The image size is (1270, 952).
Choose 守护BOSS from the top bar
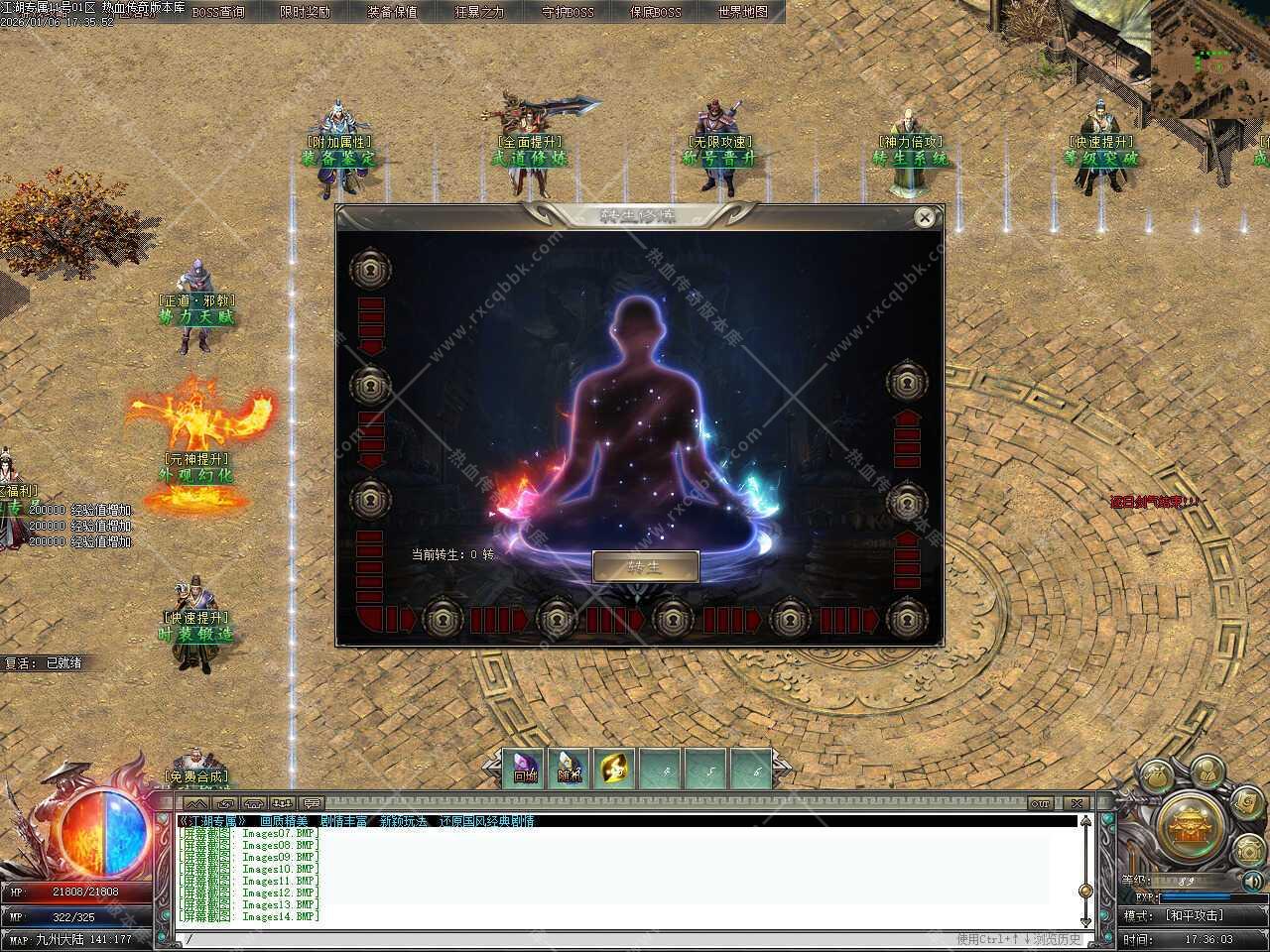(x=568, y=12)
